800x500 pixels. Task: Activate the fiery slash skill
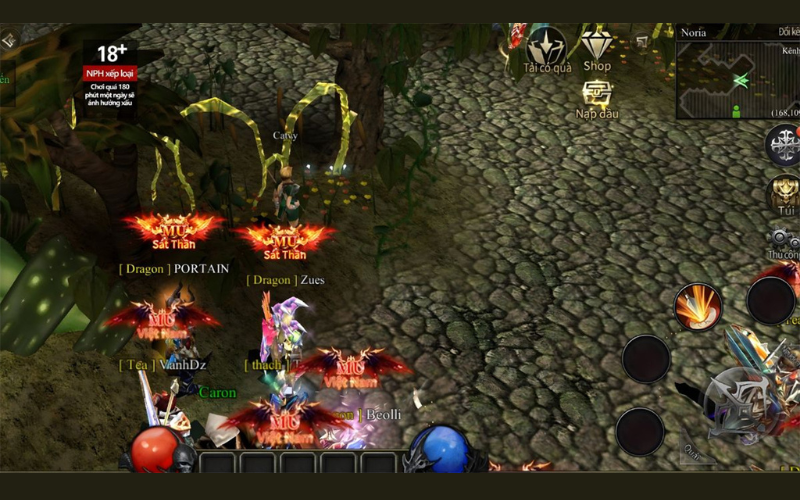point(698,305)
